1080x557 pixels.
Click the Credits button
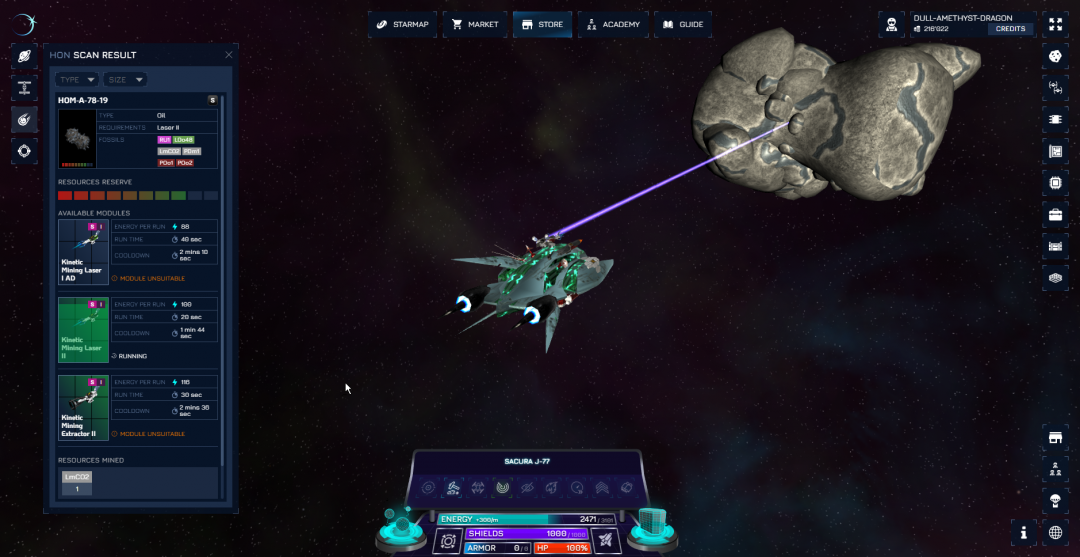tap(1011, 29)
